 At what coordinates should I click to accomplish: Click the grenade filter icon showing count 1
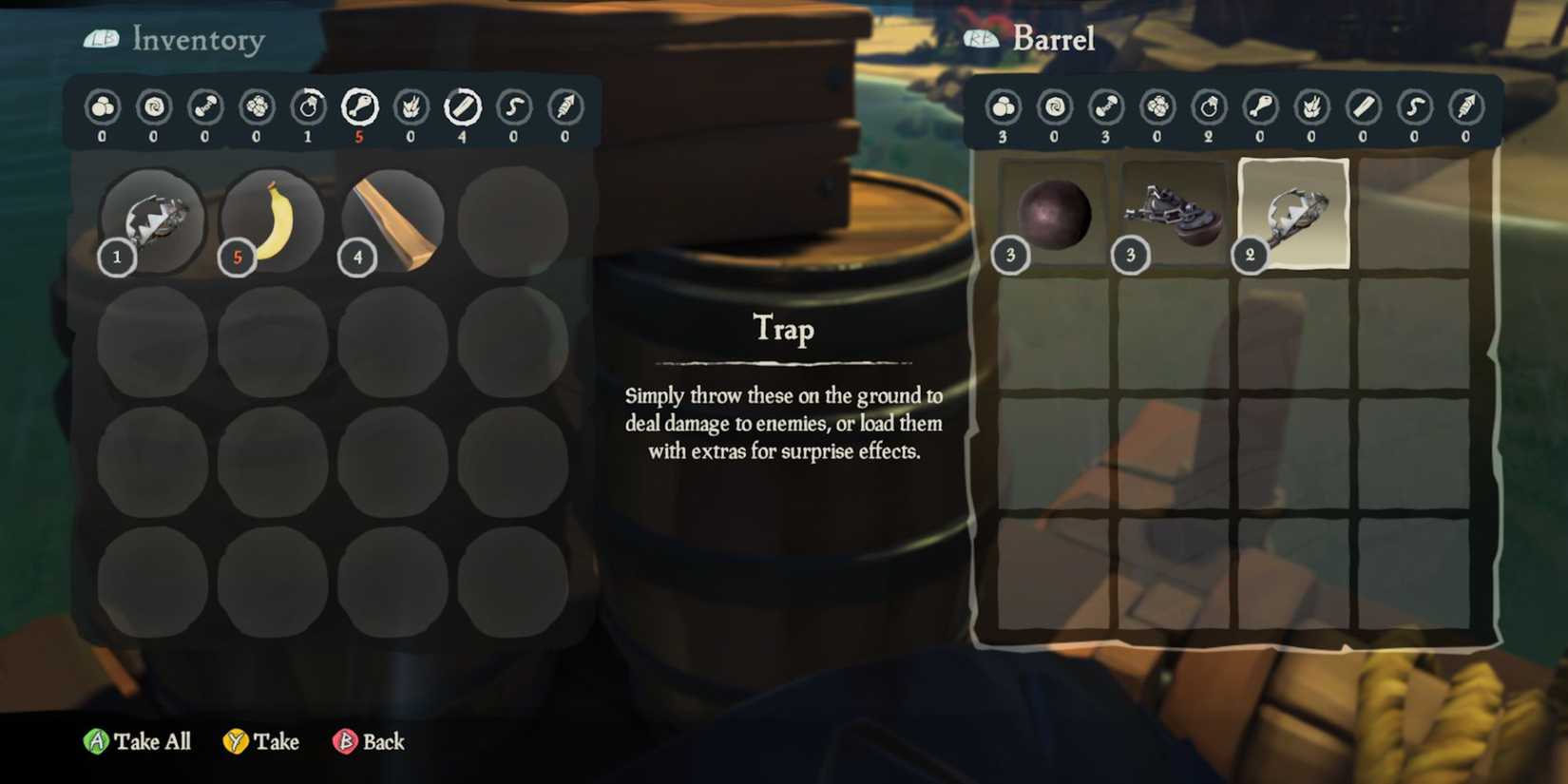pos(309,109)
